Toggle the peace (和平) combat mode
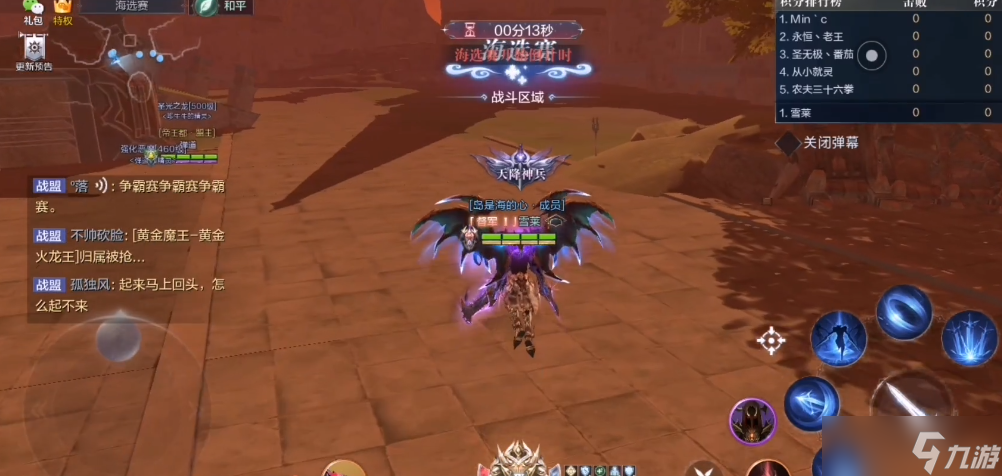 [223, 7]
